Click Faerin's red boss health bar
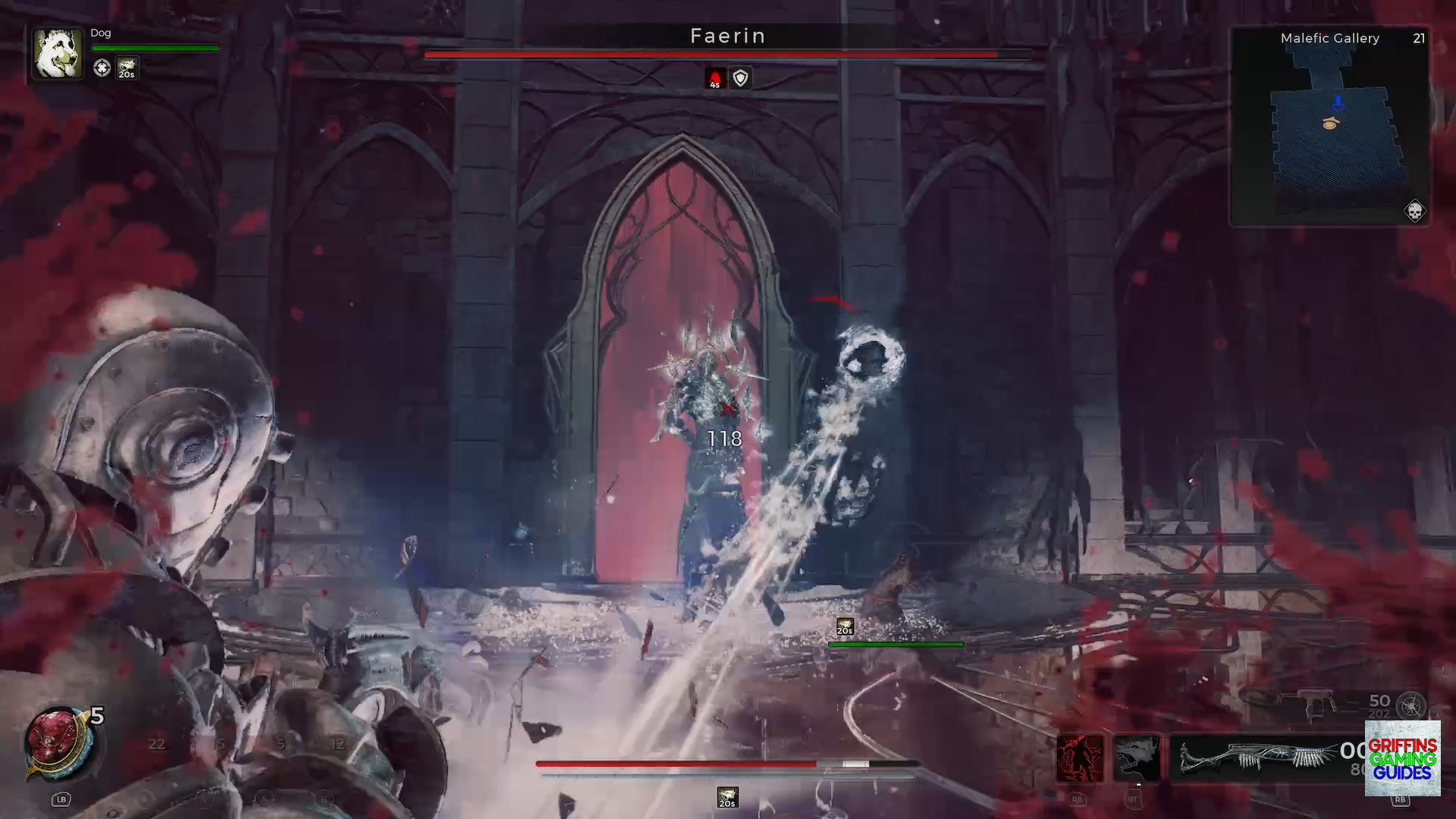Viewport: 1456px width, 819px height. click(x=726, y=54)
